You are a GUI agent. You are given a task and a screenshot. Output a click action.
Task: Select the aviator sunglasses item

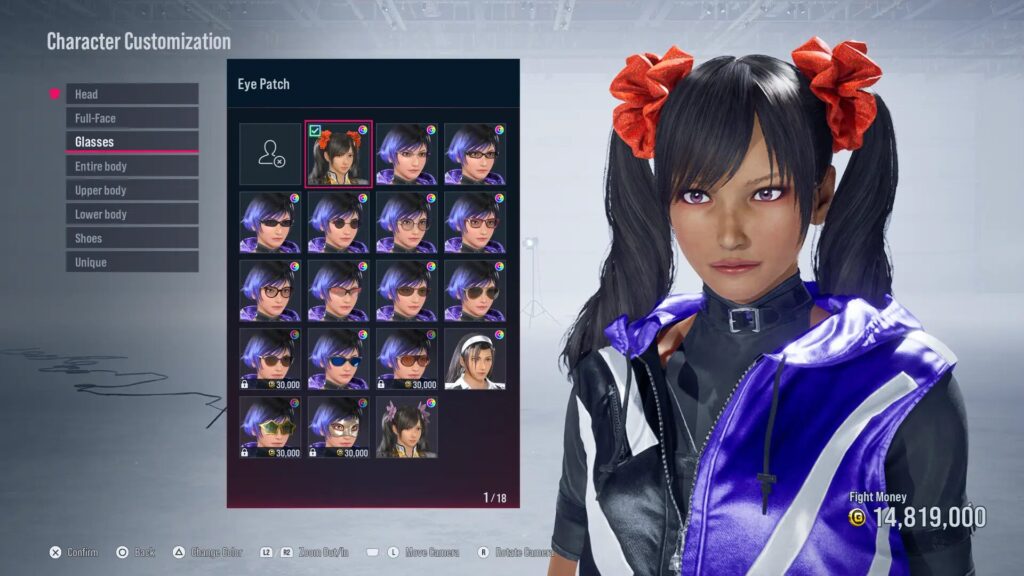tap(474, 291)
